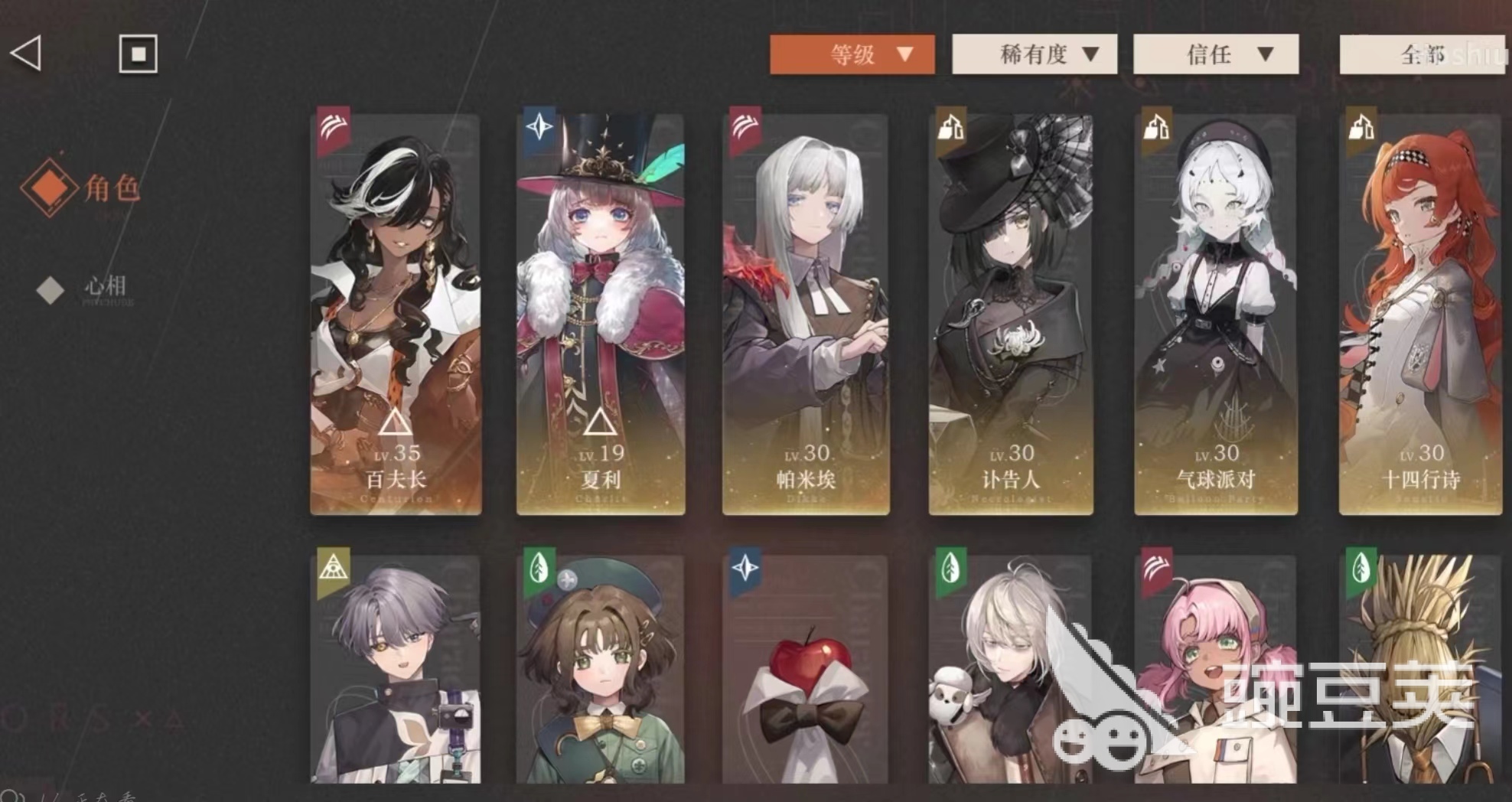Pick the 气球派对 character card
Image resolution: width=1512 pixels, height=802 pixels.
(1216, 314)
